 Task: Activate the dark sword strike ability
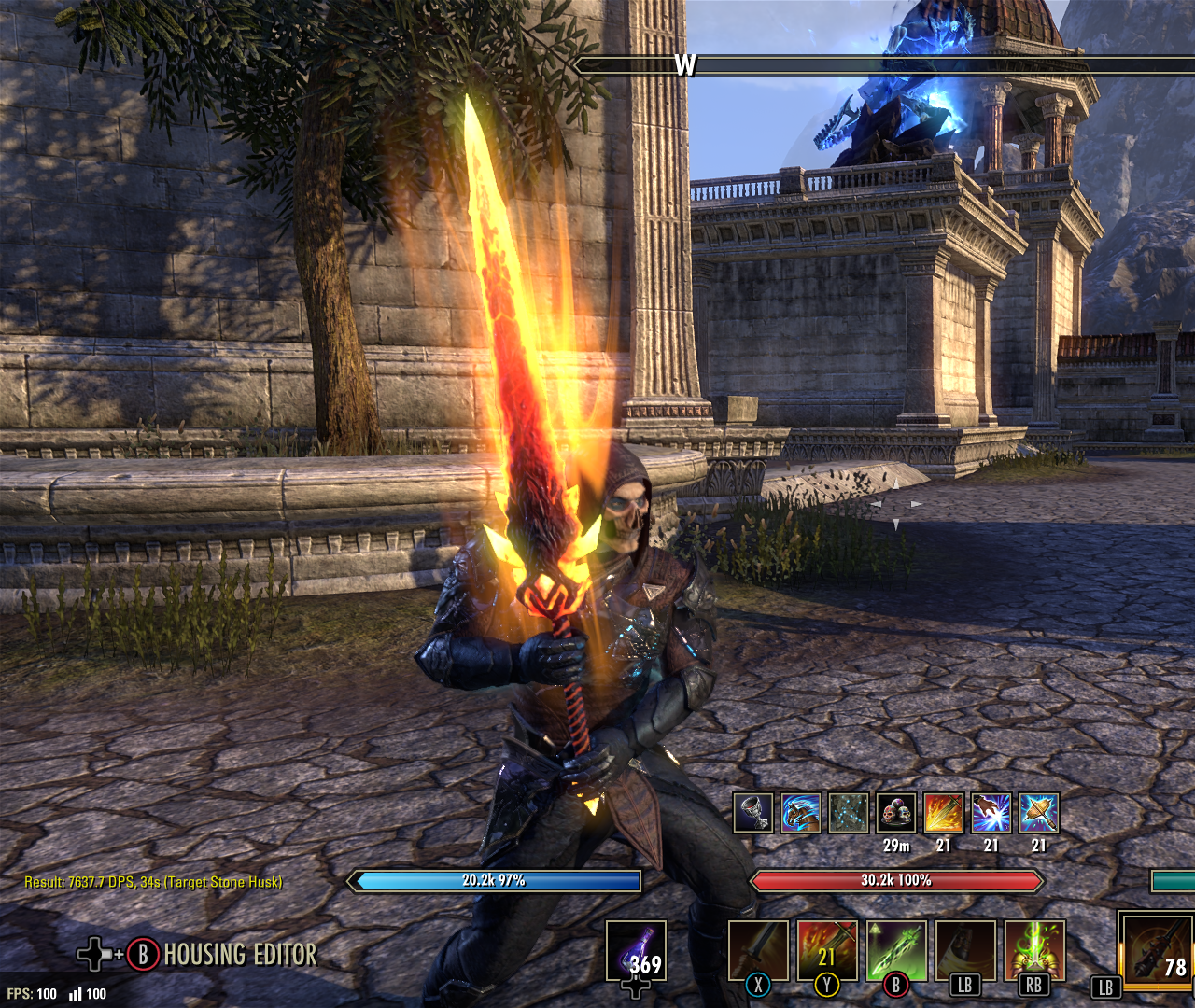click(758, 950)
